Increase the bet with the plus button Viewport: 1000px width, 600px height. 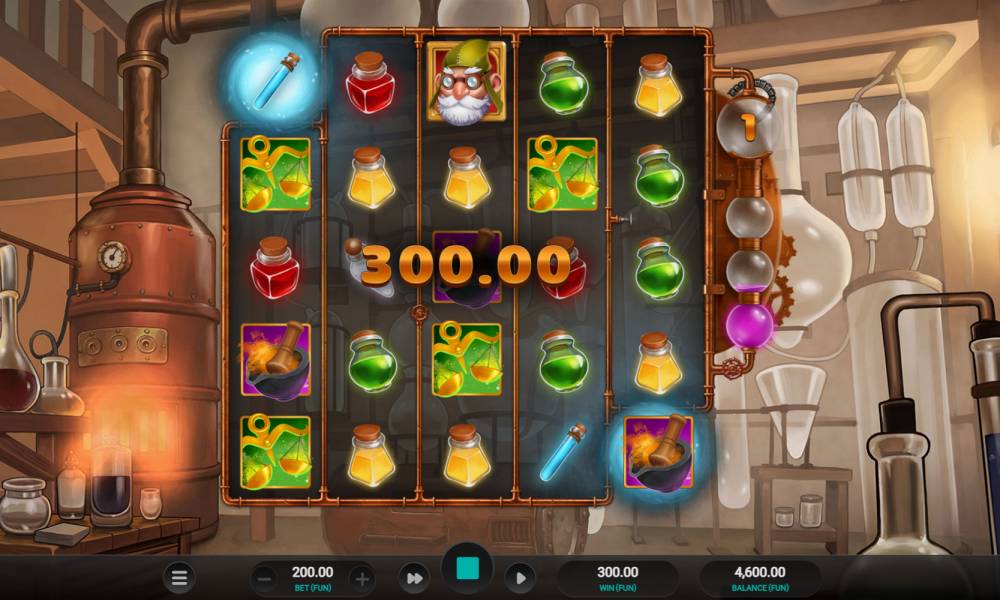click(x=362, y=578)
